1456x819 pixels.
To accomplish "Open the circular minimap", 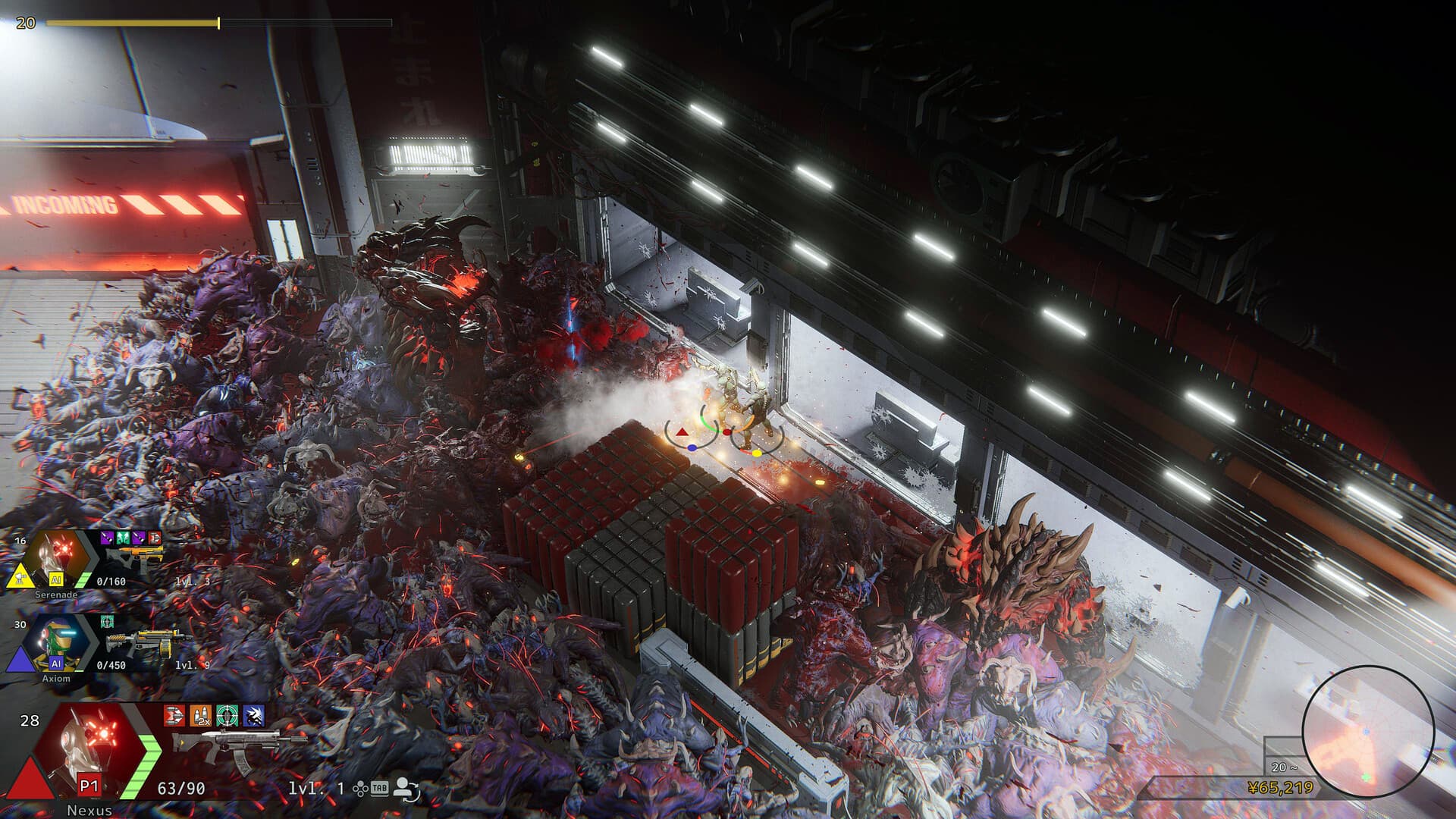I will click(x=1367, y=731).
